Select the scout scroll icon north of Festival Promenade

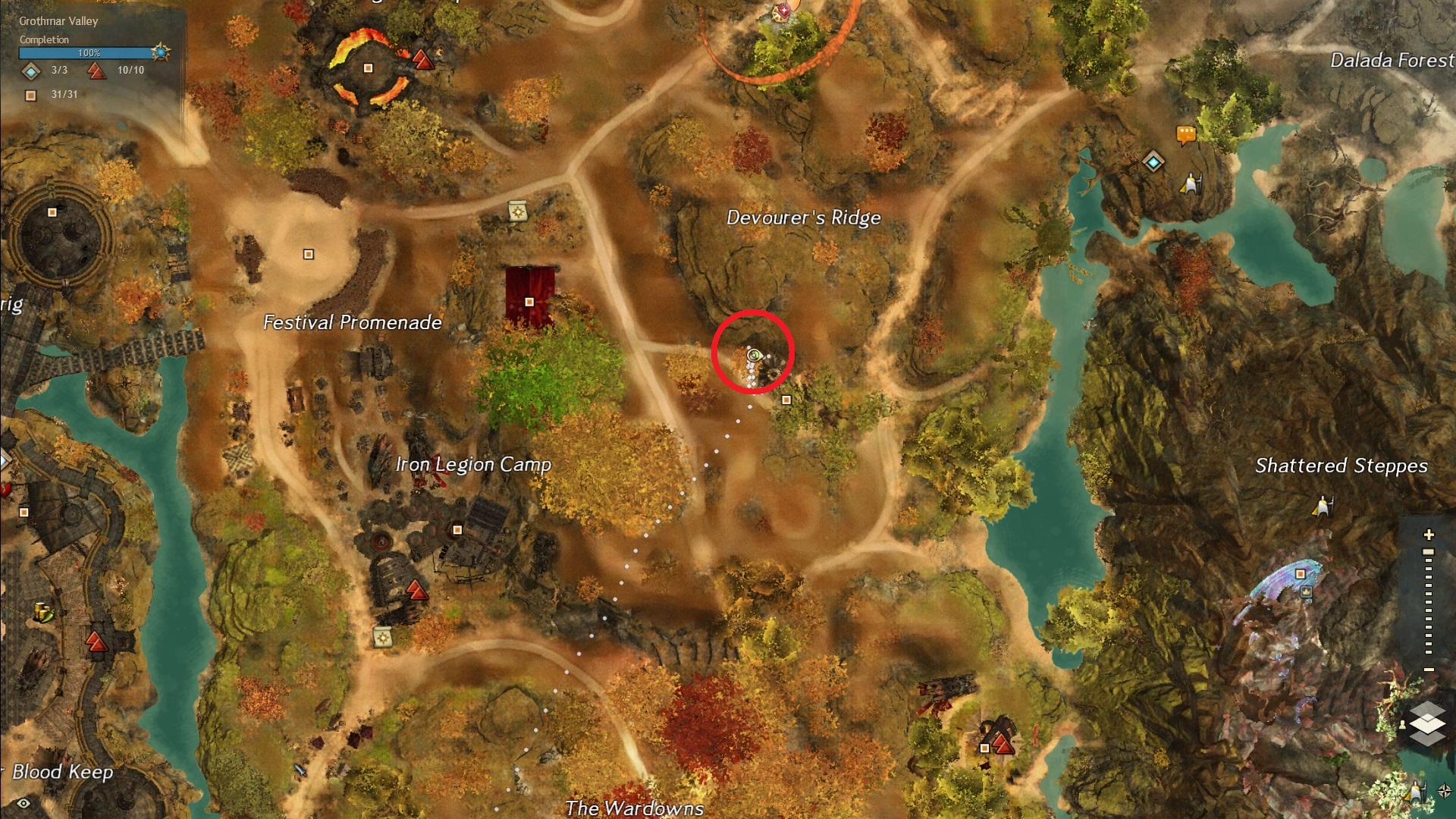518,211
